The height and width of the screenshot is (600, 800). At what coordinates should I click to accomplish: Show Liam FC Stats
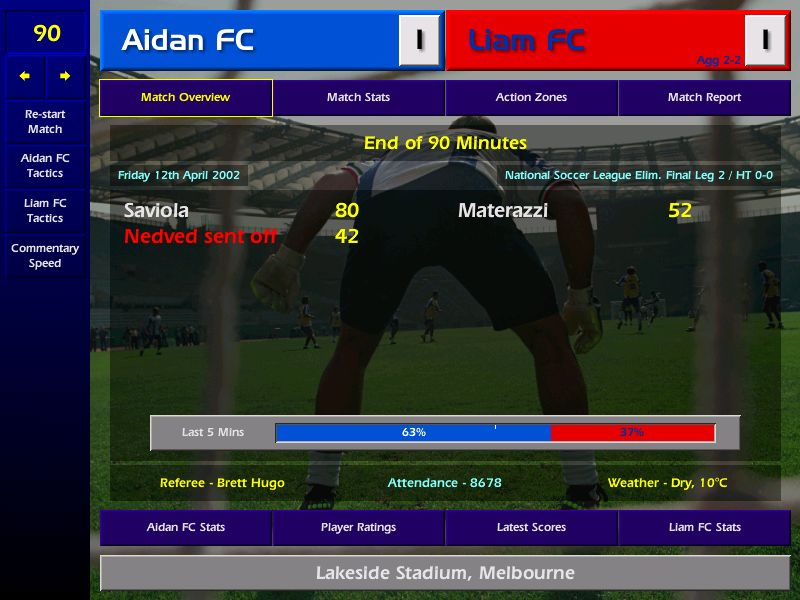click(x=704, y=527)
